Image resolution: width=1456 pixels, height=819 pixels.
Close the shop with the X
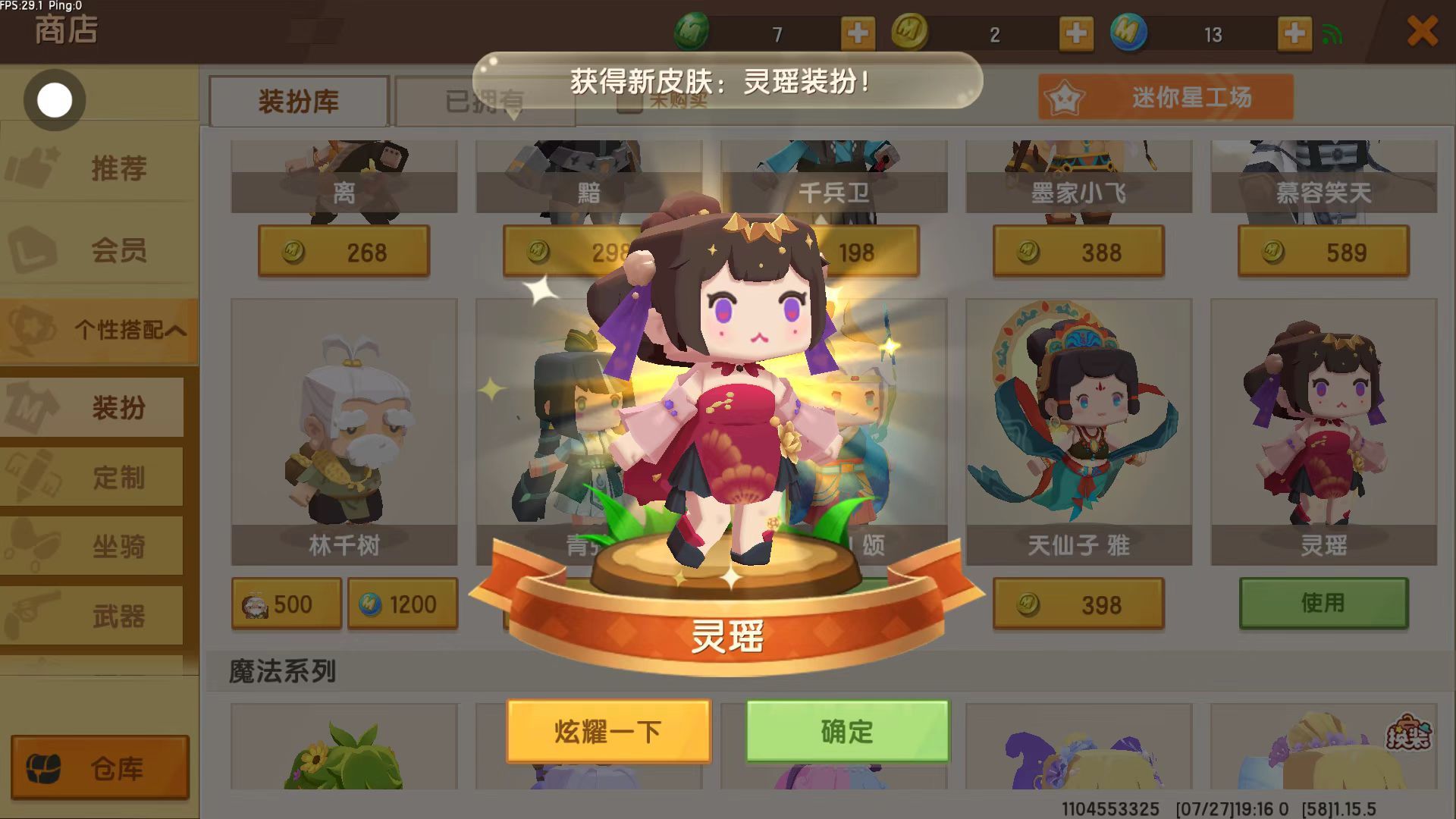click(x=1422, y=32)
